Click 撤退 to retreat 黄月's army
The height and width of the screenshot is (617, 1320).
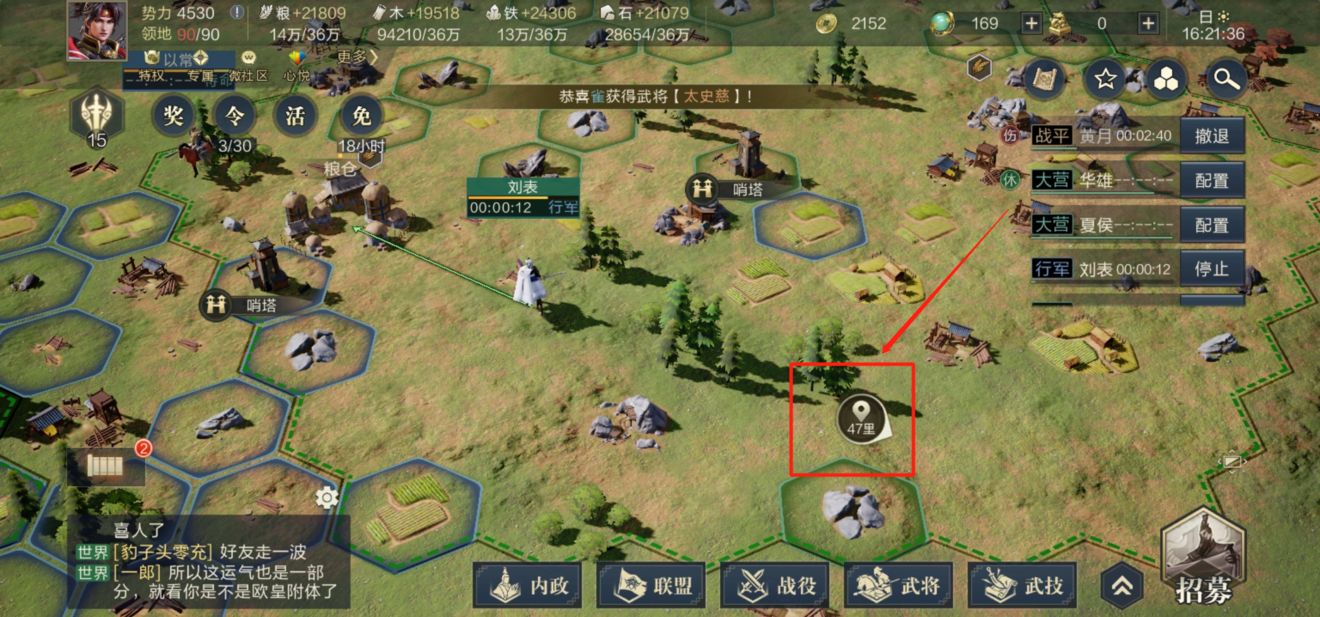[1212, 135]
